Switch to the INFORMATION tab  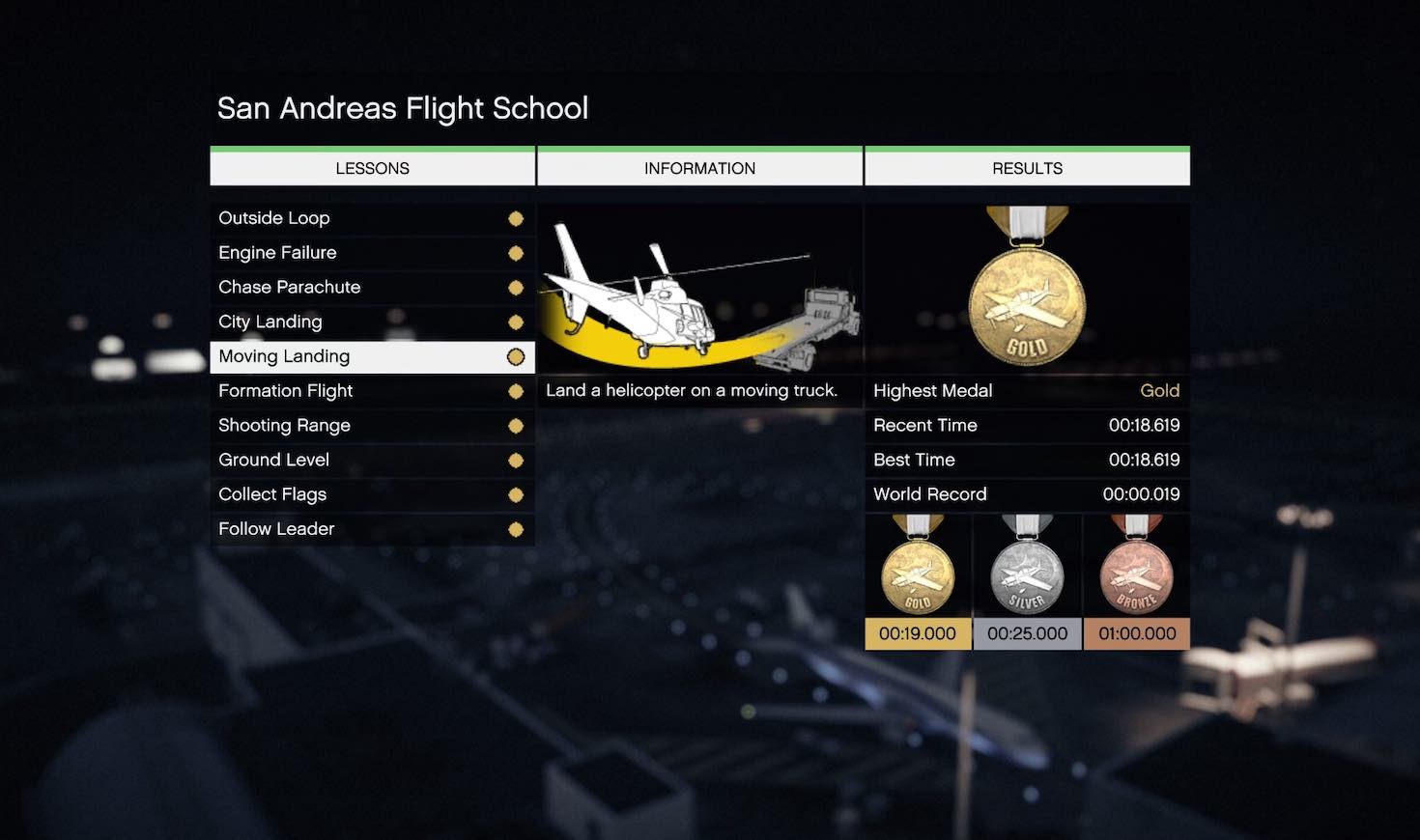[699, 167]
